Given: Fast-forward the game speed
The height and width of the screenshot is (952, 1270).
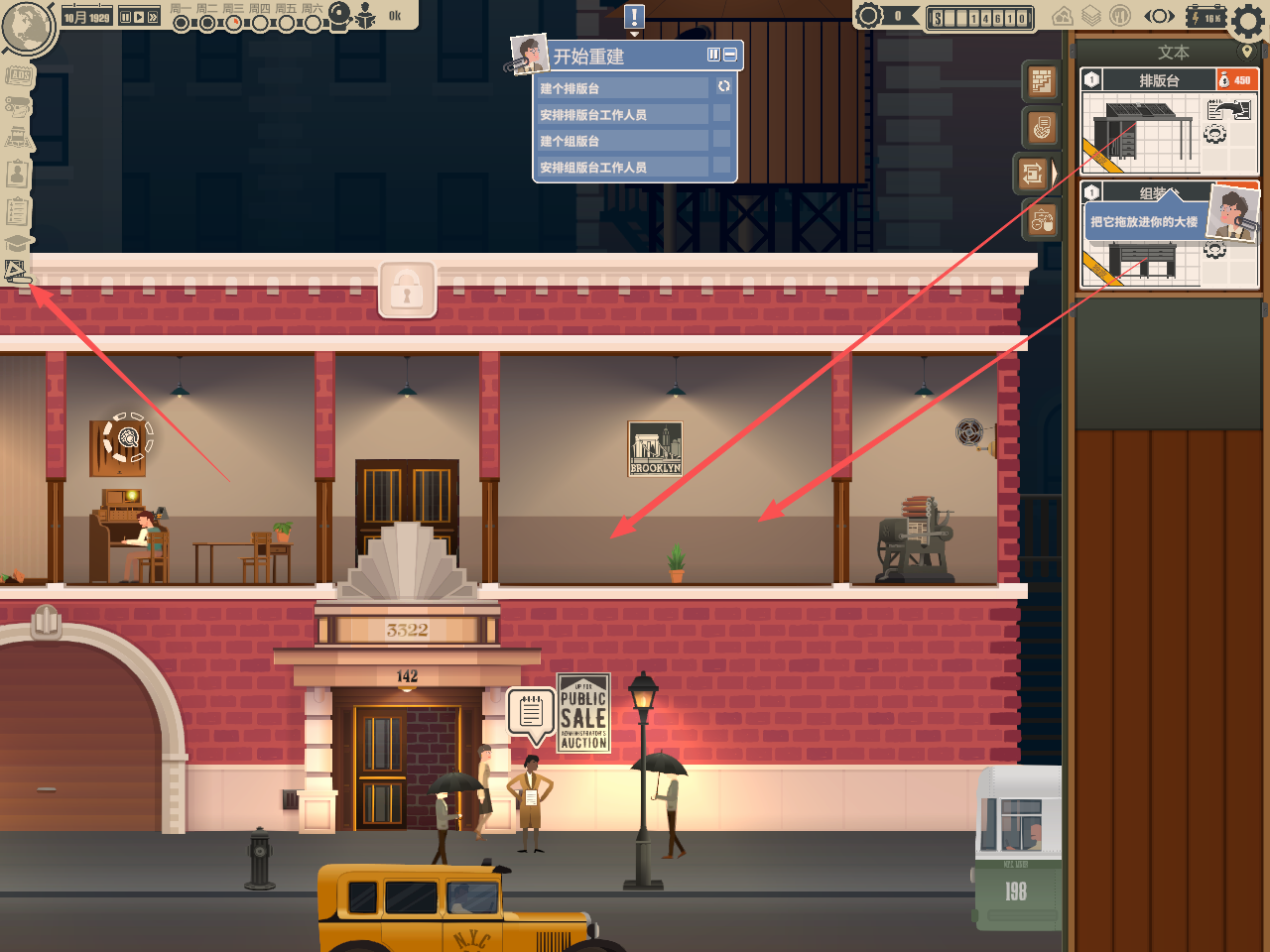Looking at the screenshot, I should coord(153,17).
